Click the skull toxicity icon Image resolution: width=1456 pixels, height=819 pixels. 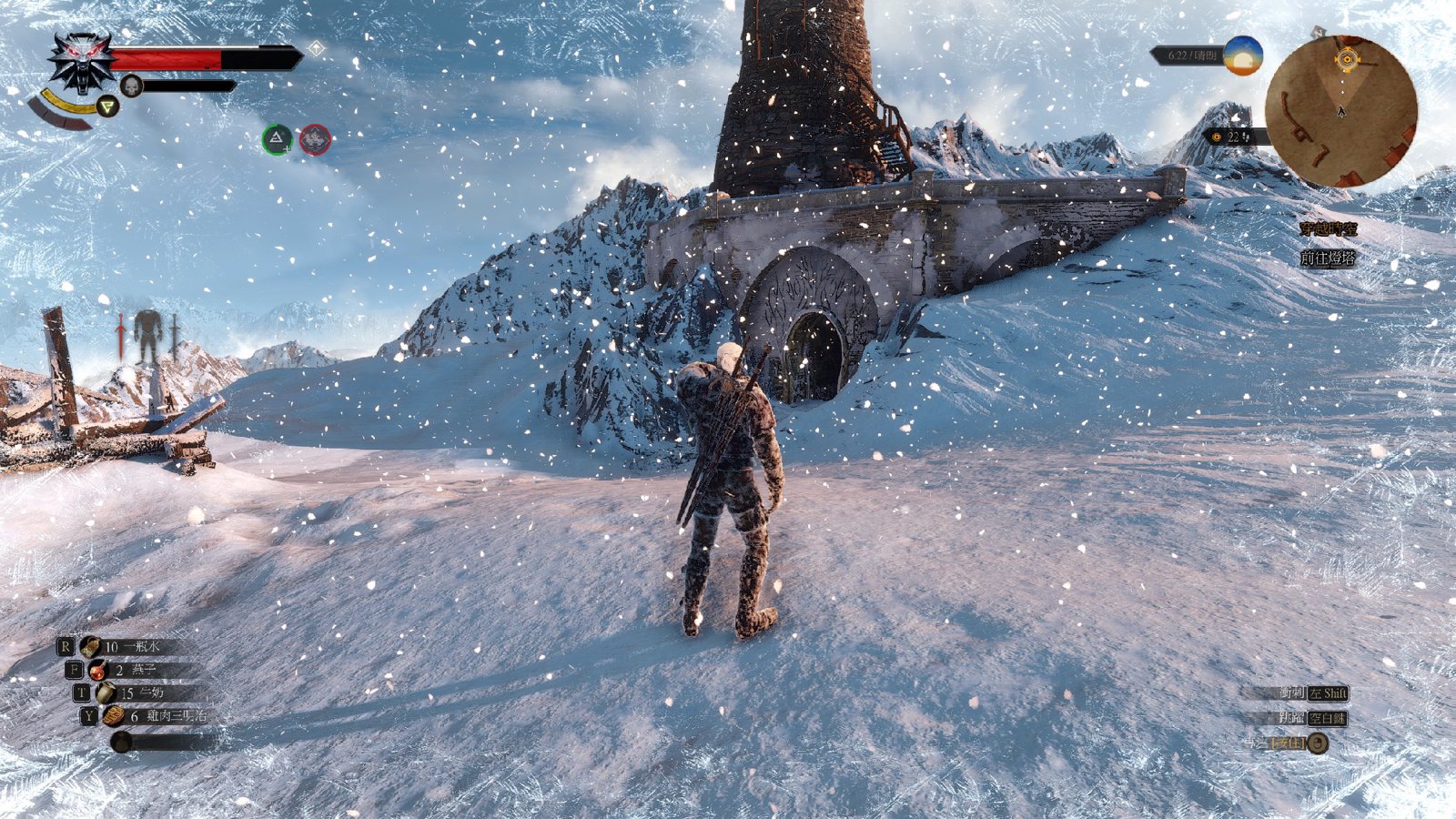(132, 86)
